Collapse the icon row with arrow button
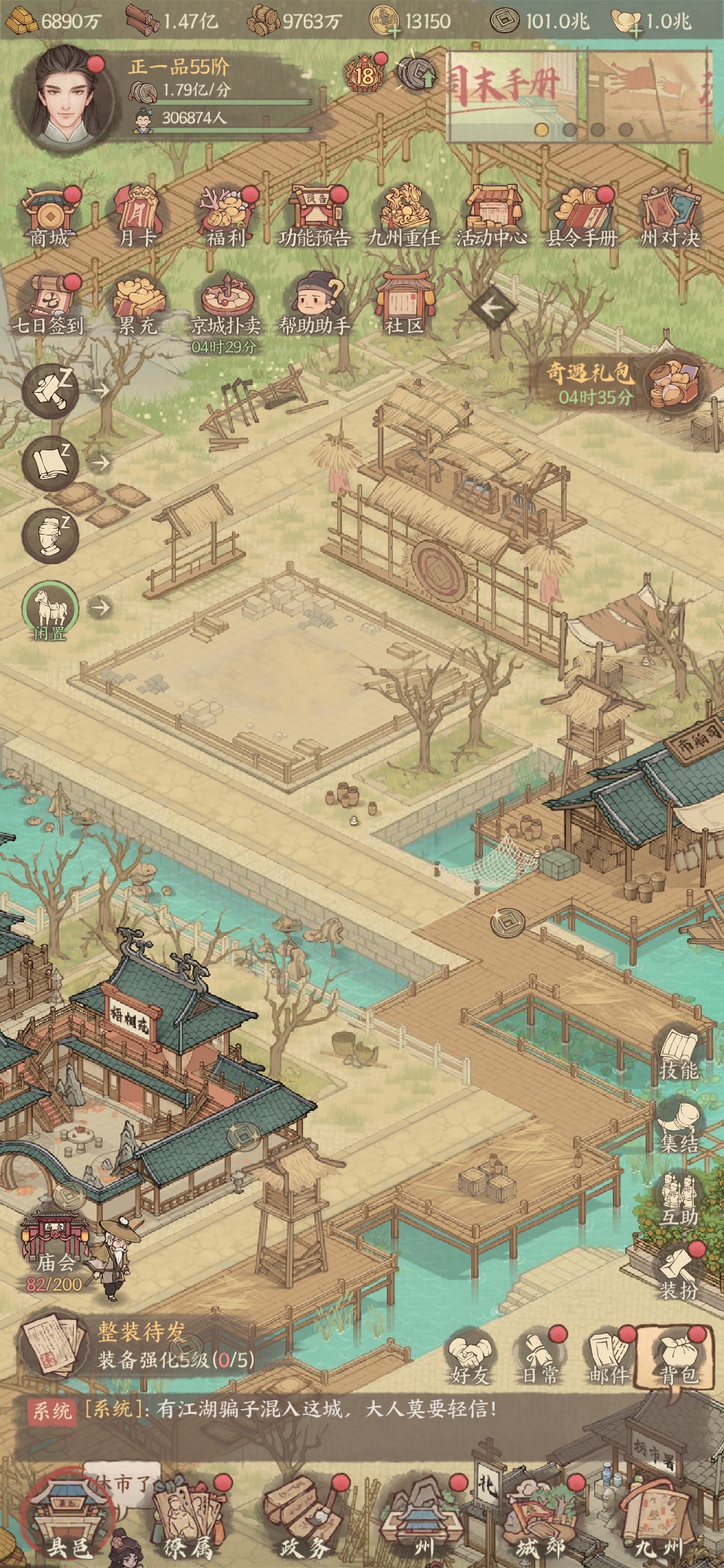724x1568 pixels. point(491,308)
